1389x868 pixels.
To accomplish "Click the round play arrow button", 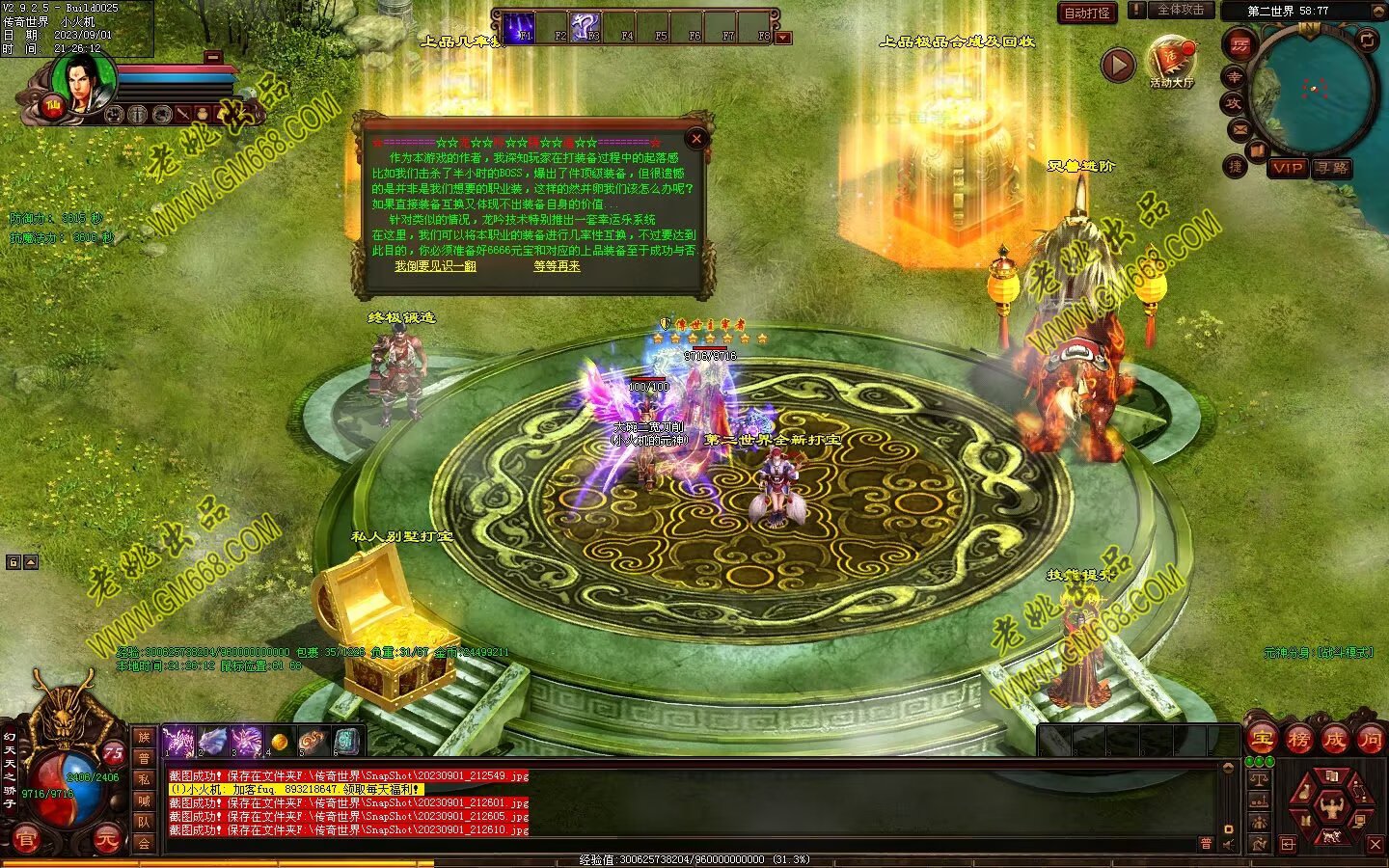I will coord(1118,66).
